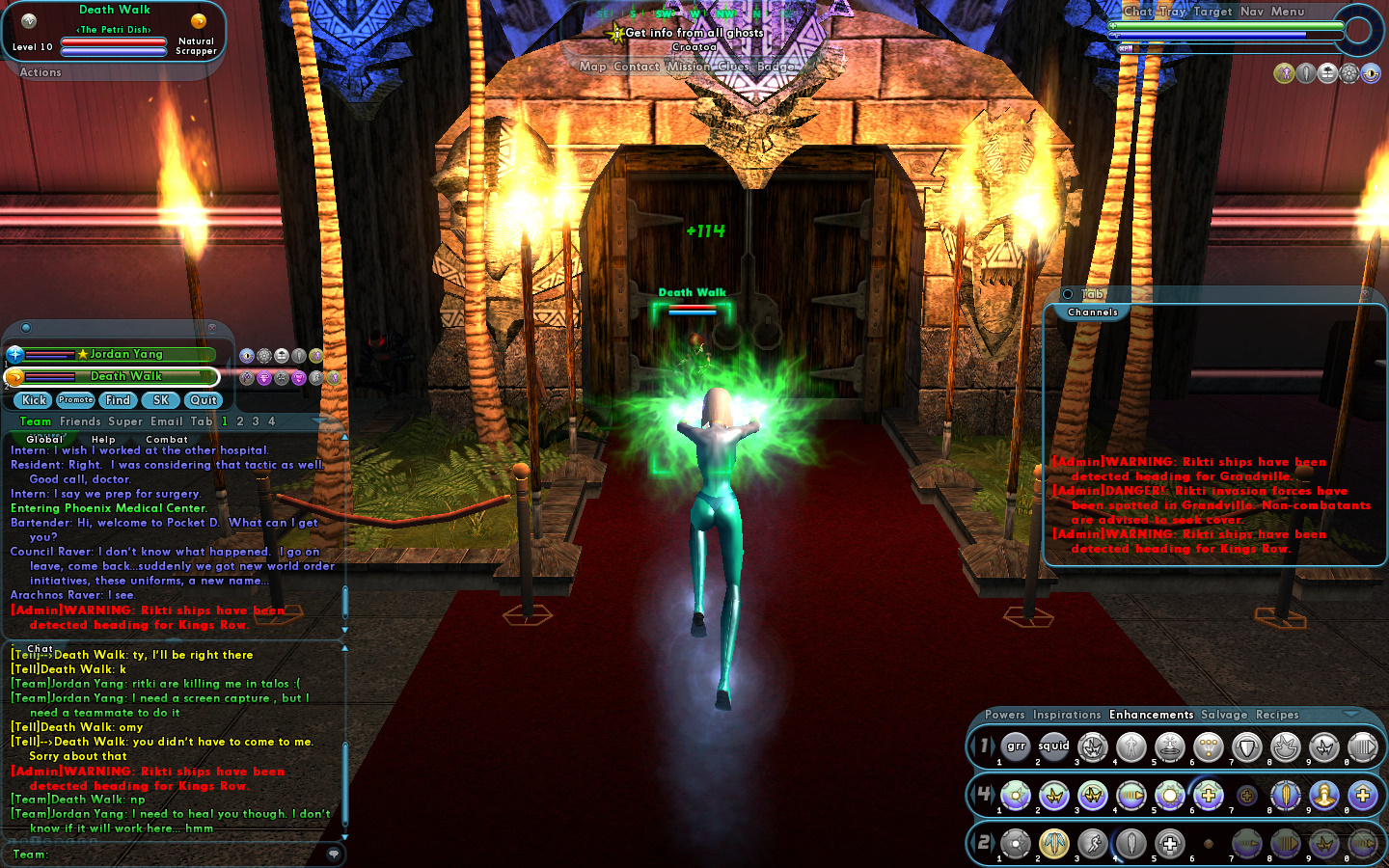Switch to the Combat chat tab
This screenshot has height=868, width=1389.
tap(167, 440)
